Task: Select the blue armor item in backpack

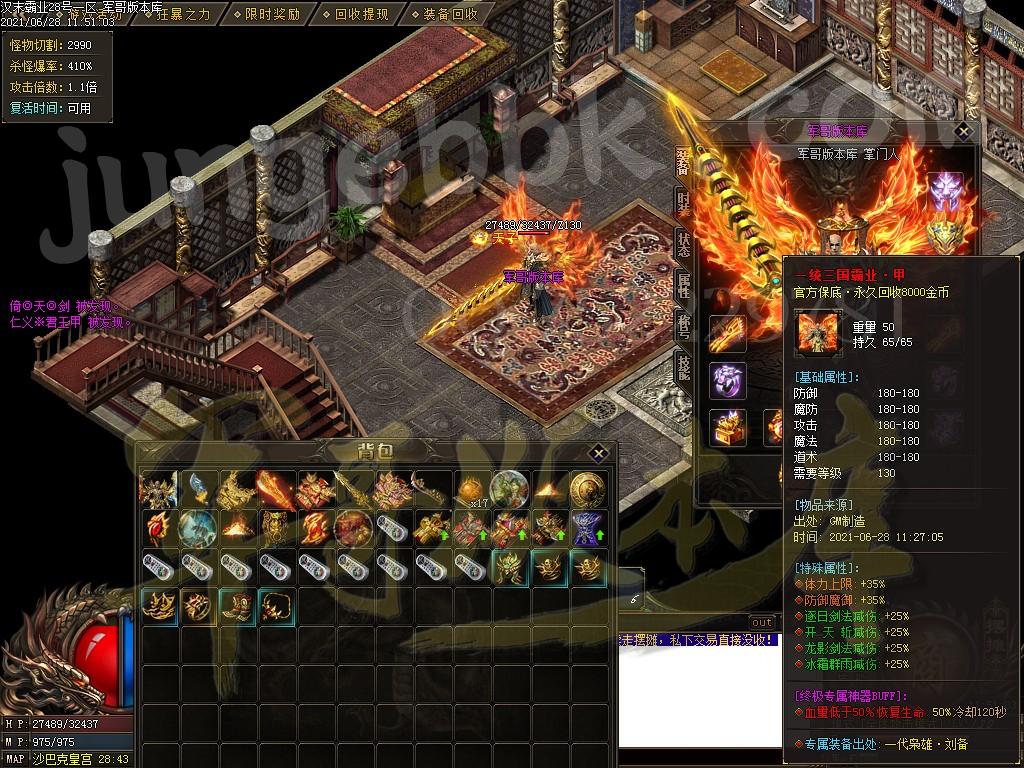Action: 588,528
